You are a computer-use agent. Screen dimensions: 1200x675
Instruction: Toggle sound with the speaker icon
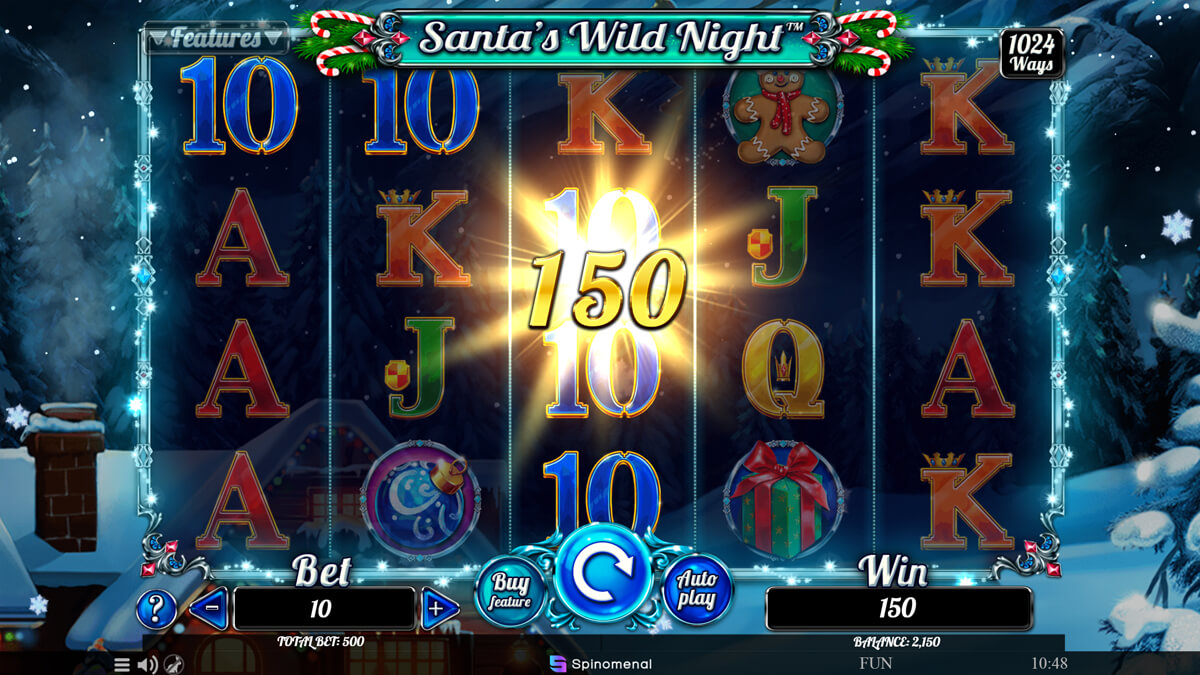pyautogui.click(x=147, y=664)
